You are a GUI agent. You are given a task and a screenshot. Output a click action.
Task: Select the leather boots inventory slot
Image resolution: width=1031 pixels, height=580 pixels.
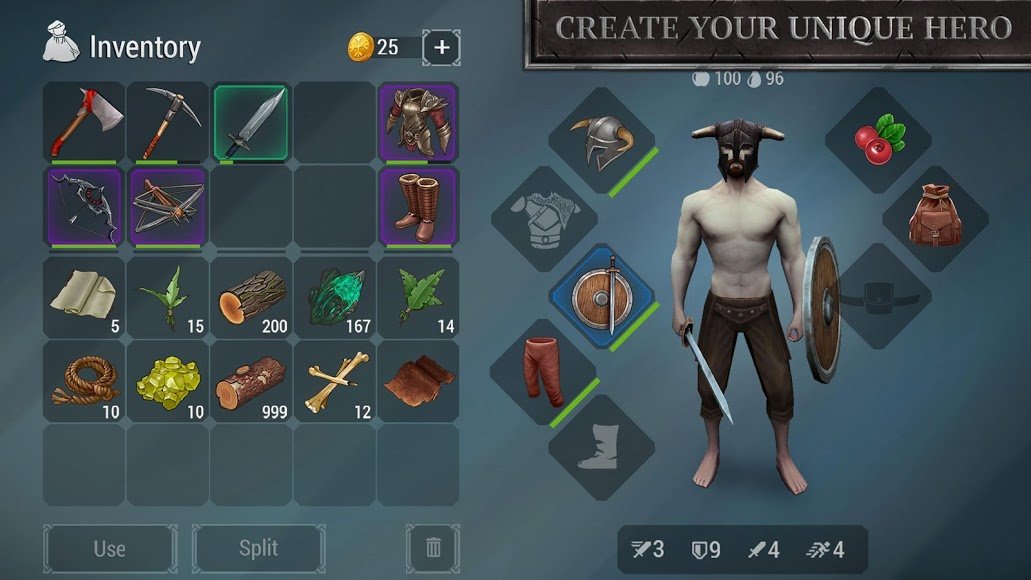tap(418, 207)
